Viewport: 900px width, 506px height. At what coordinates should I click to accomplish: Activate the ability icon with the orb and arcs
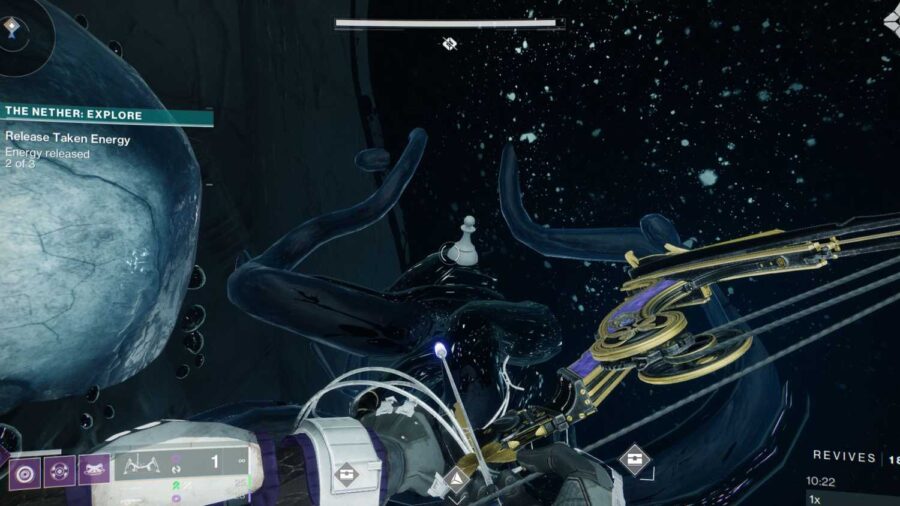pos(59,470)
